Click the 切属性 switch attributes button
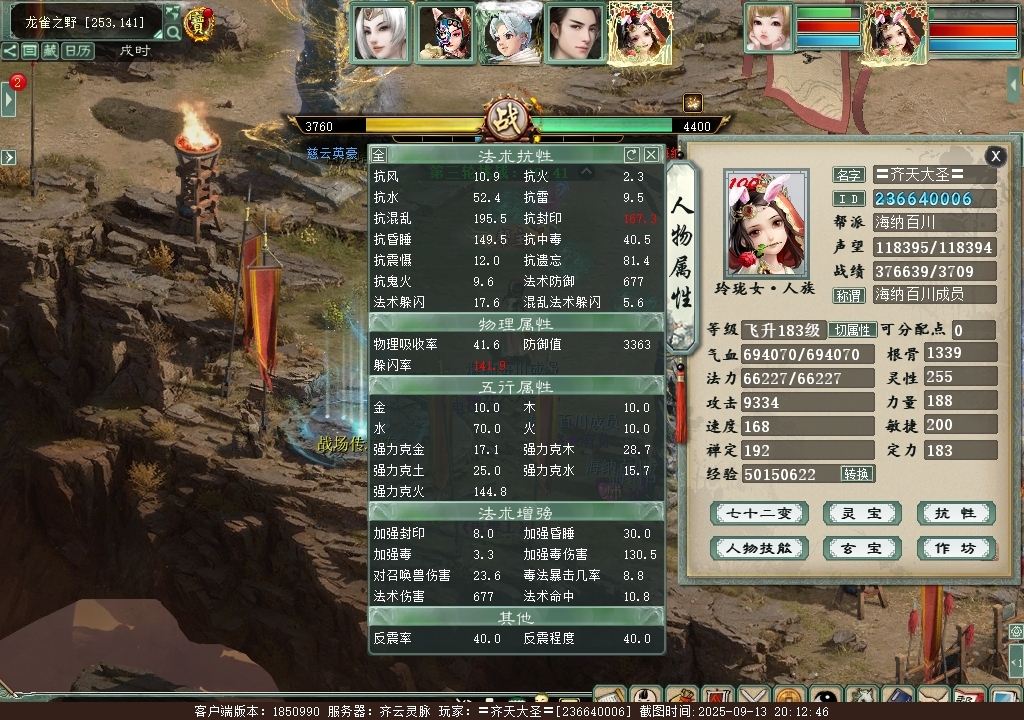Screen dimensions: 1024x720 pyautogui.click(x=853, y=331)
